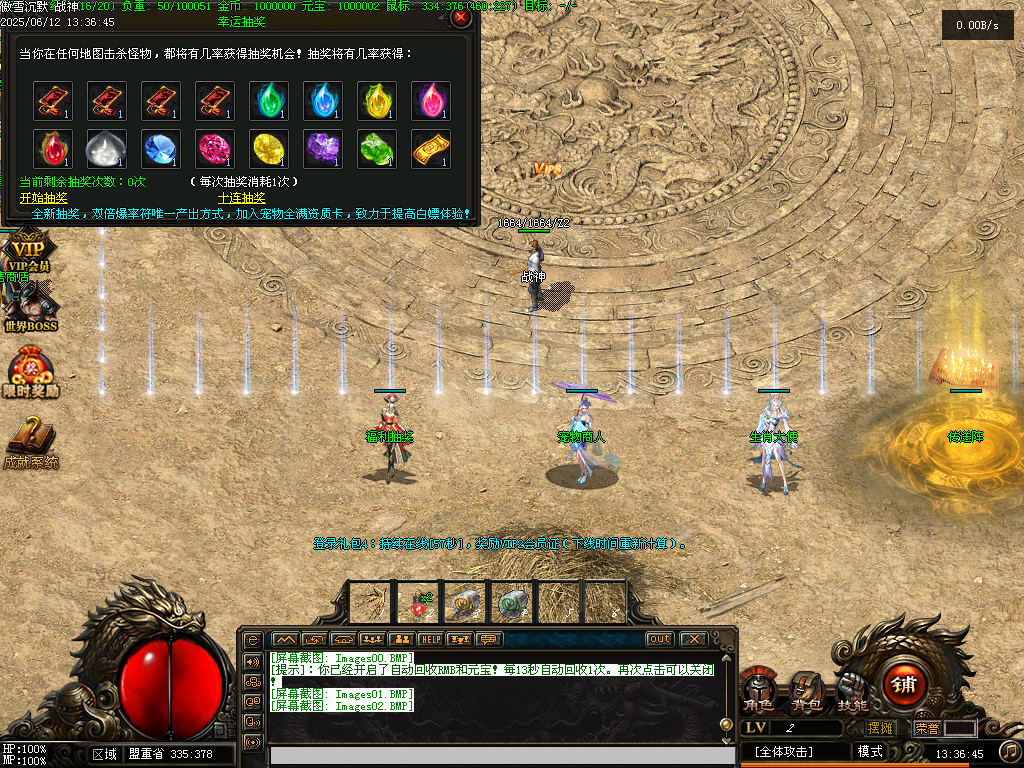Choose the 十连抽奖 ten-draw link

[241, 197]
